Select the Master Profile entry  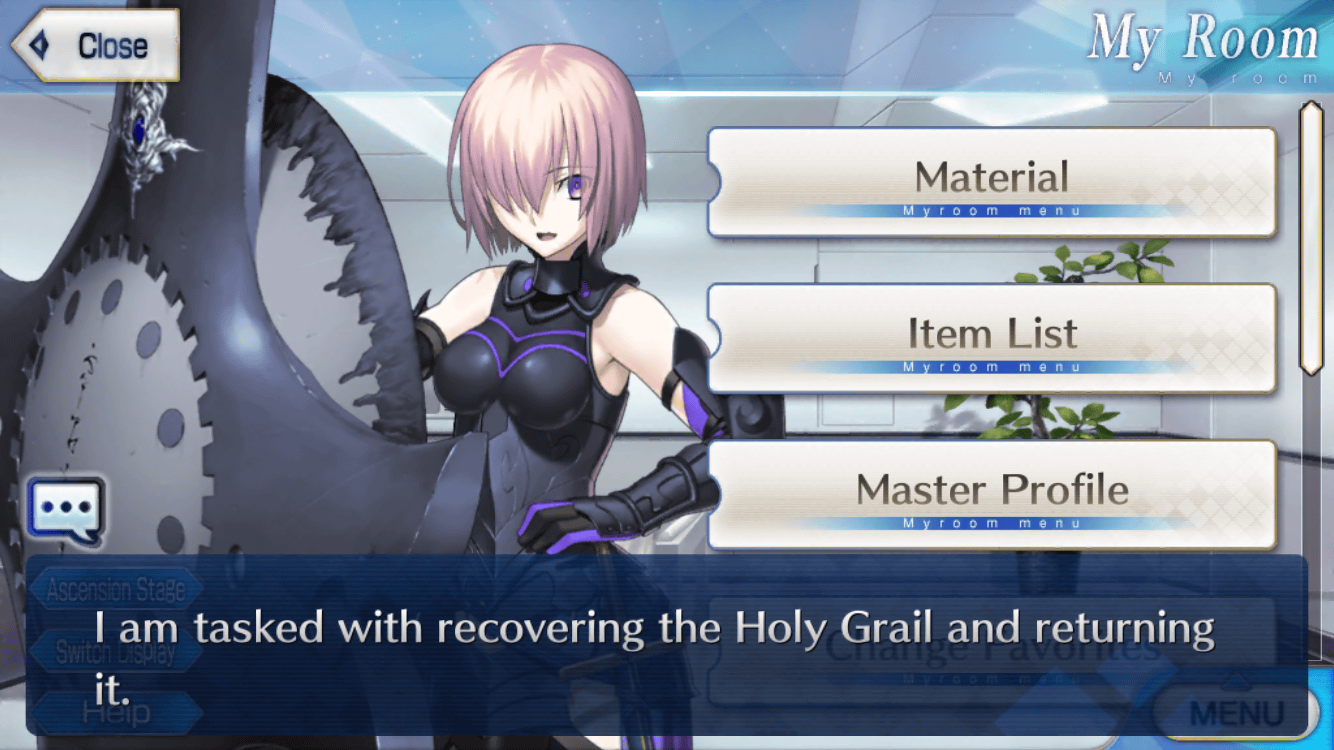(991, 494)
